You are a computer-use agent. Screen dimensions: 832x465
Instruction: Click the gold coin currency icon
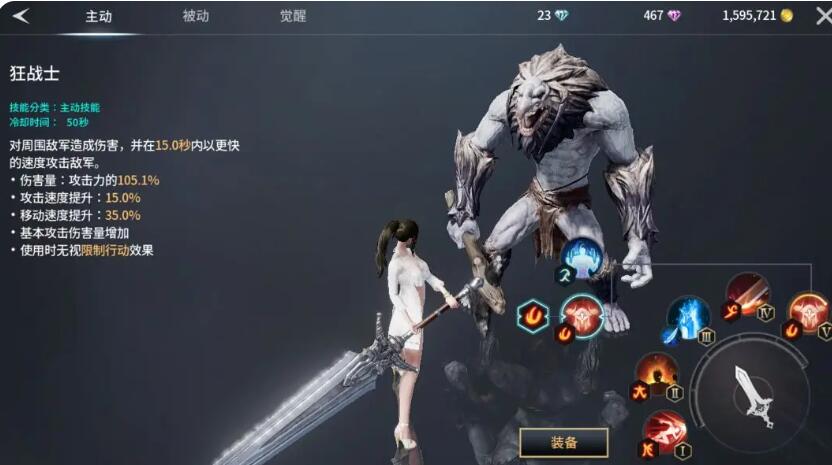pyautogui.click(x=787, y=16)
